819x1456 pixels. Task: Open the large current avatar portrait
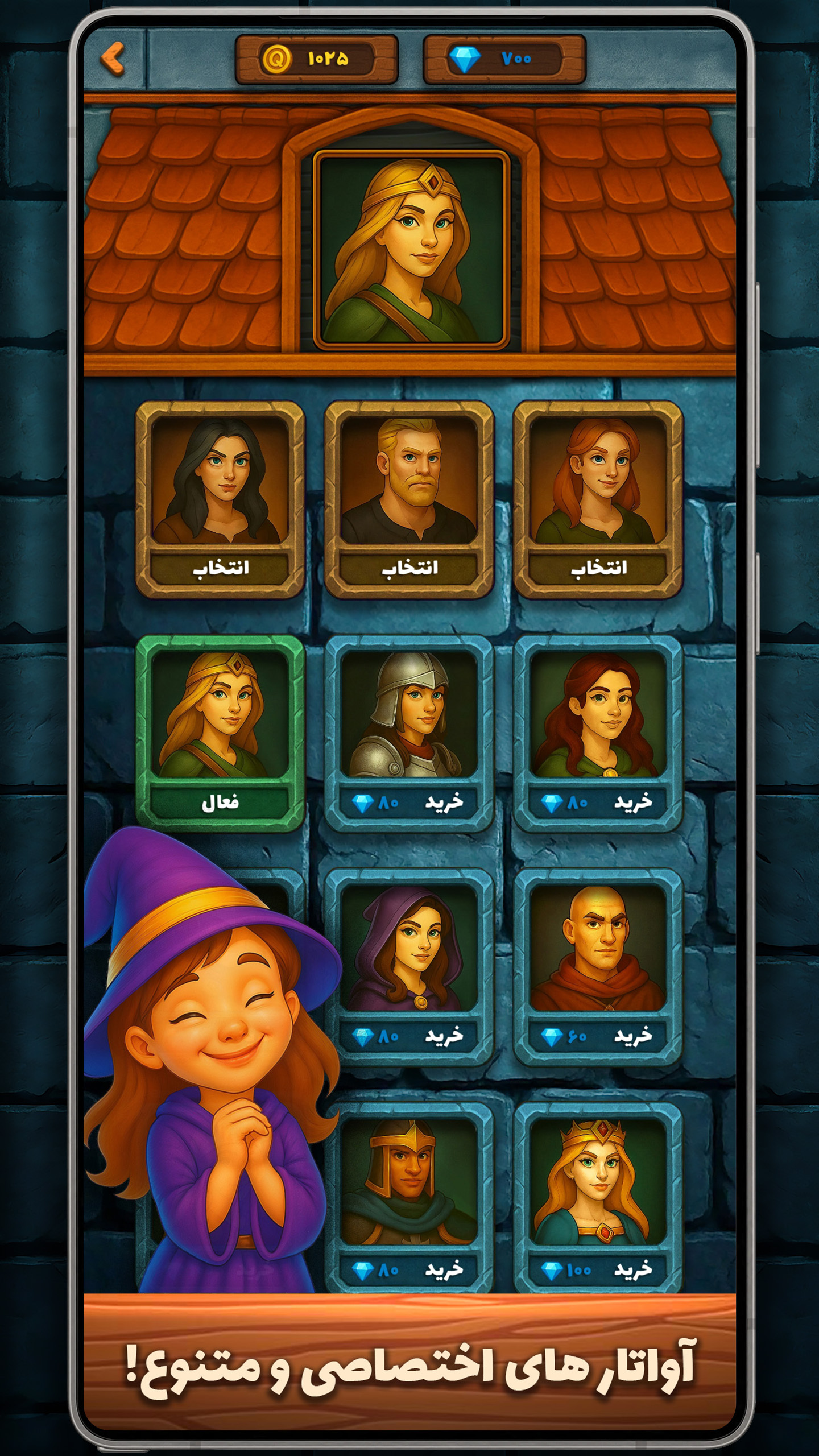click(411, 249)
